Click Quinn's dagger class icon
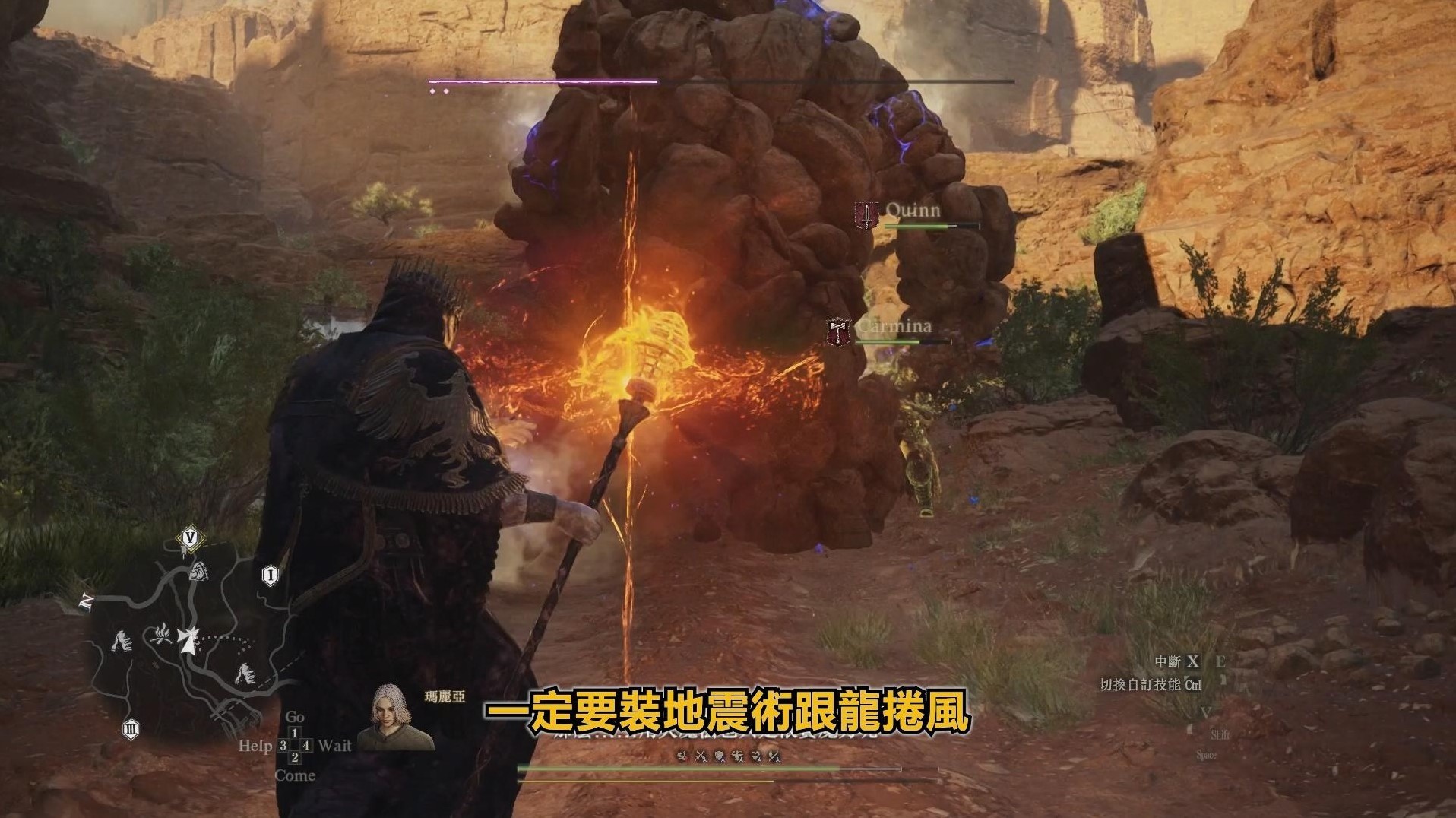The width and height of the screenshot is (1456, 818). pyautogui.click(x=866, y=212)
